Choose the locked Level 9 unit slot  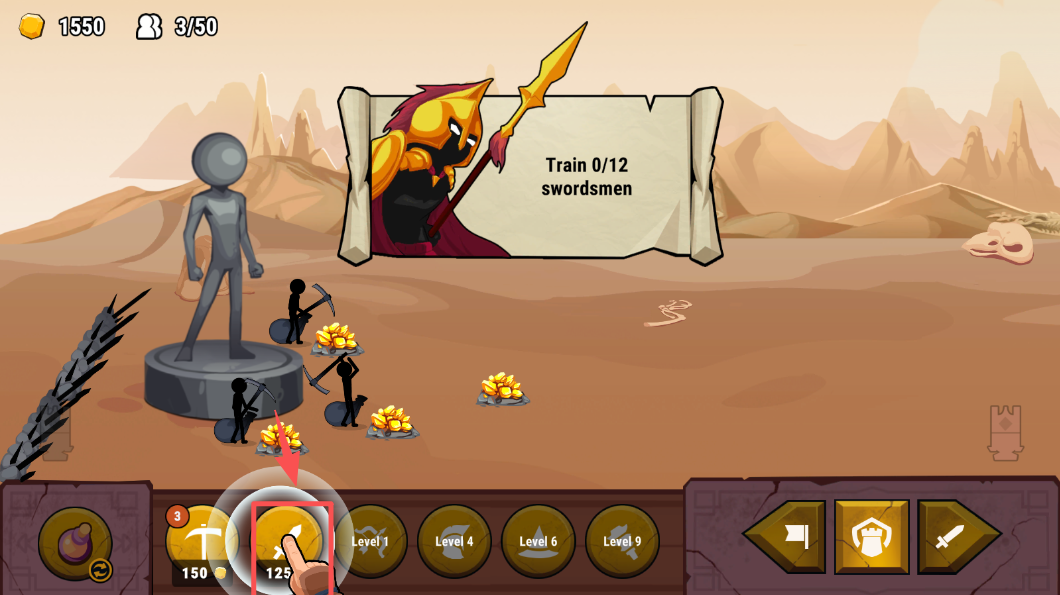(x=622, y=541)
